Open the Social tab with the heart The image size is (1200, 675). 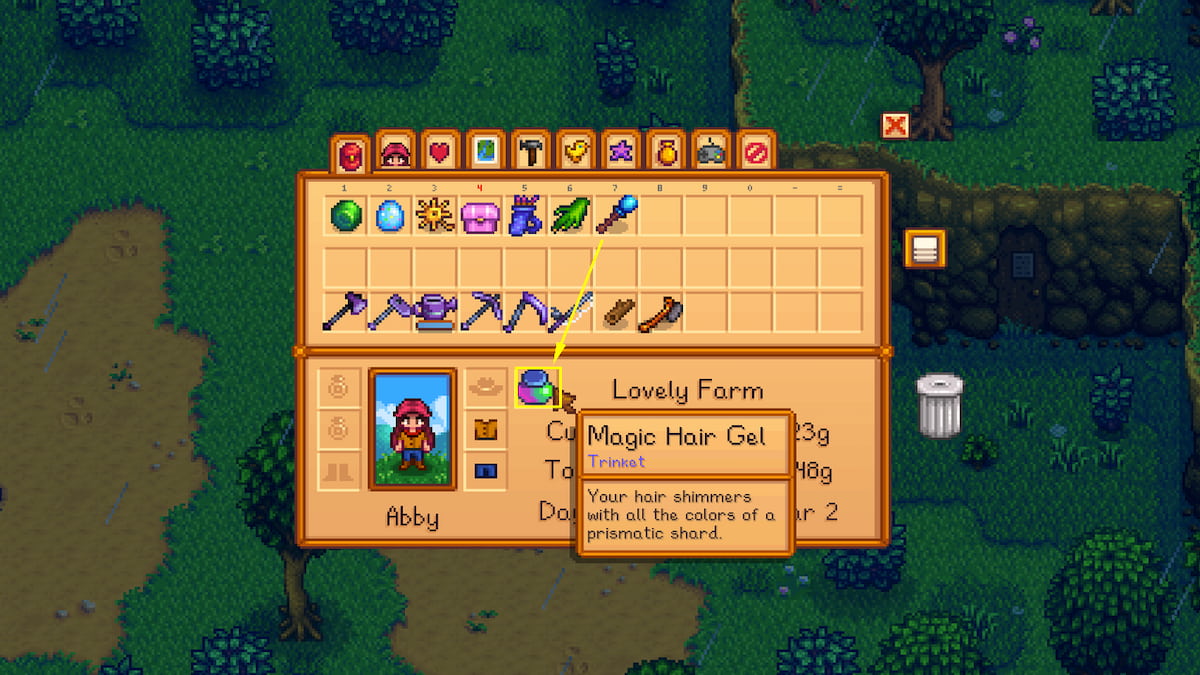(441, 153)
